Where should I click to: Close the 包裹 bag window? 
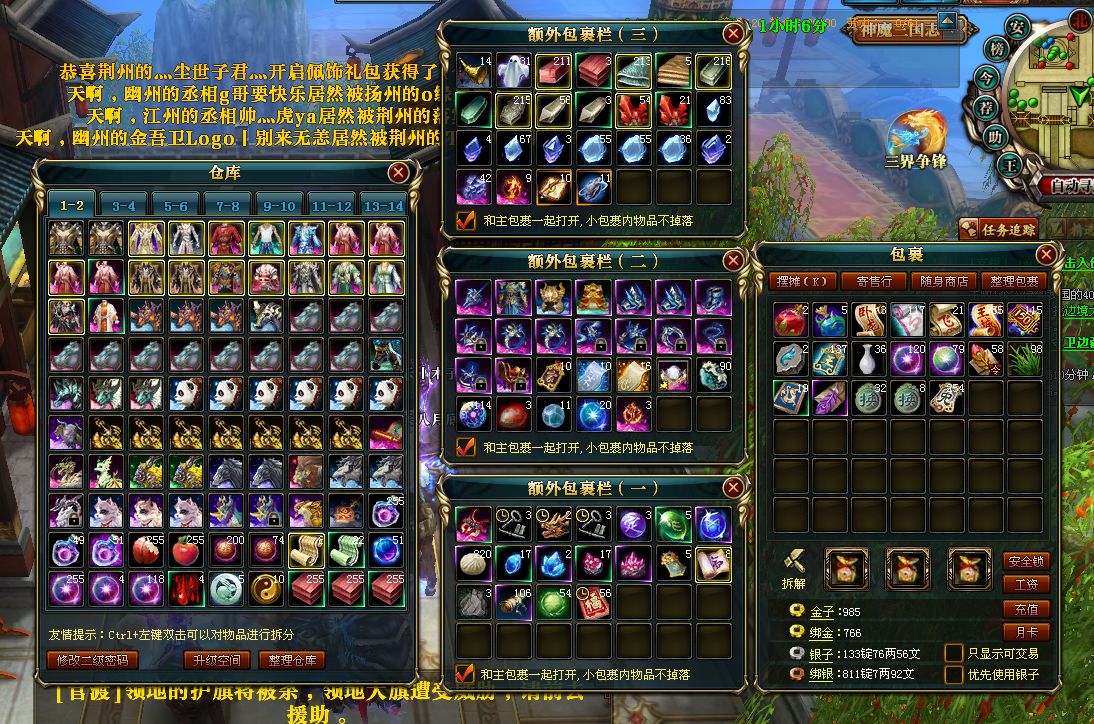1046,254
